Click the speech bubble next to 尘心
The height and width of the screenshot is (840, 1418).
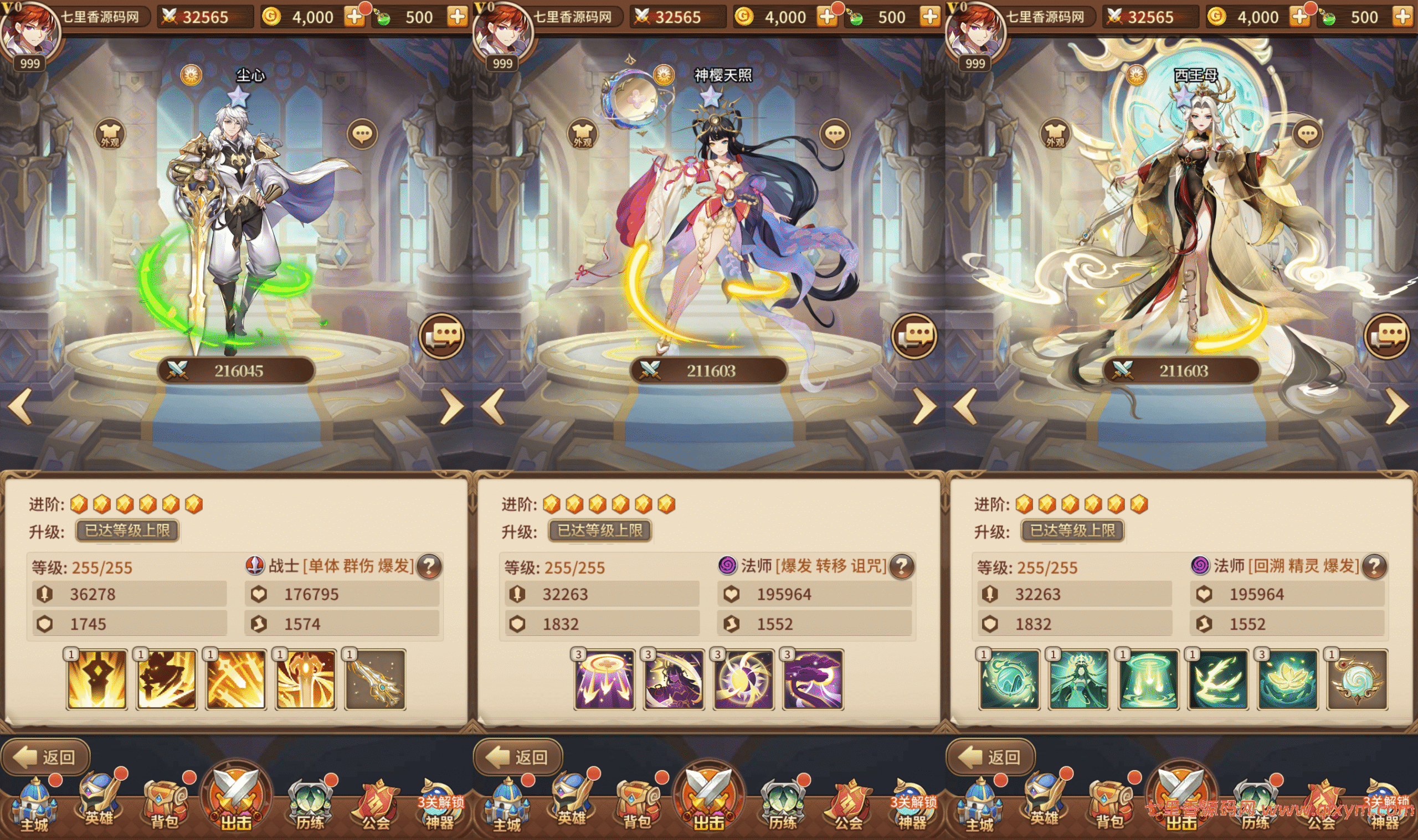point(362,135)
